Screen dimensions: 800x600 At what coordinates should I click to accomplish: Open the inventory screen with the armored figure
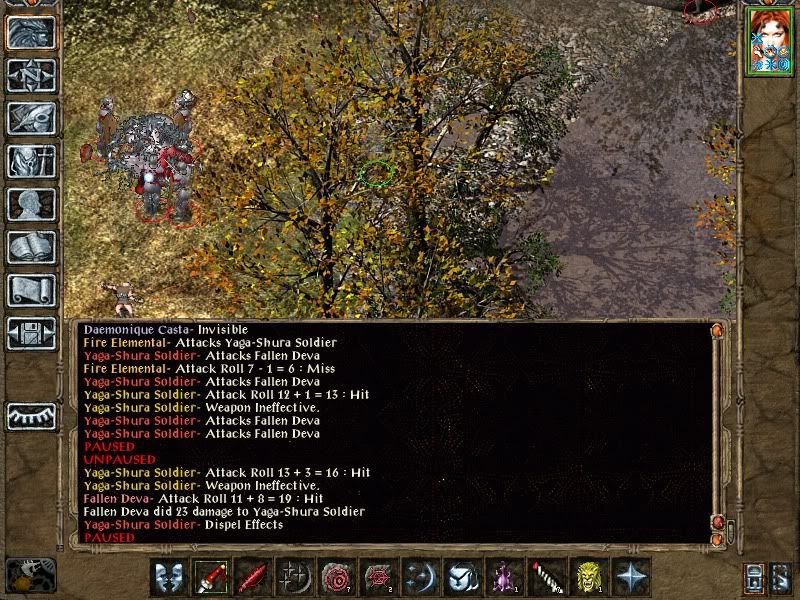31,161
